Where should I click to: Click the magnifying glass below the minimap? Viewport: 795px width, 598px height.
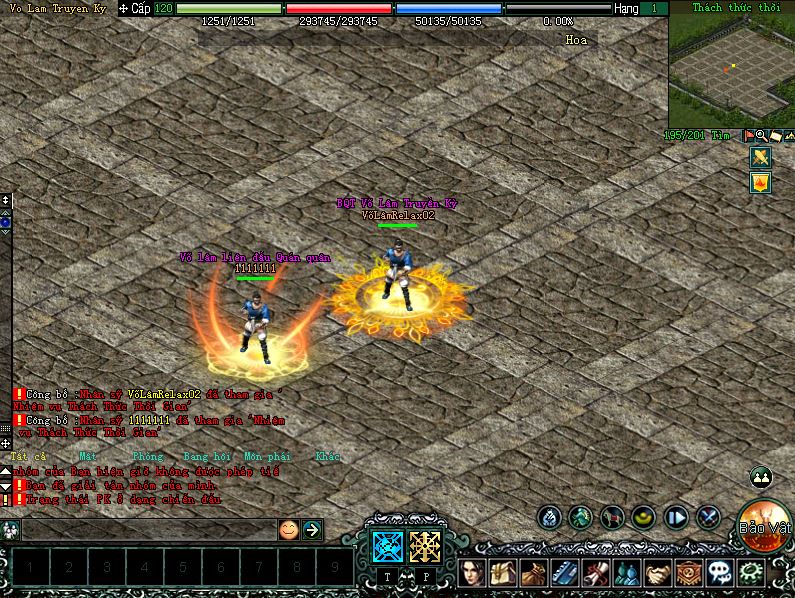[761, 135]
